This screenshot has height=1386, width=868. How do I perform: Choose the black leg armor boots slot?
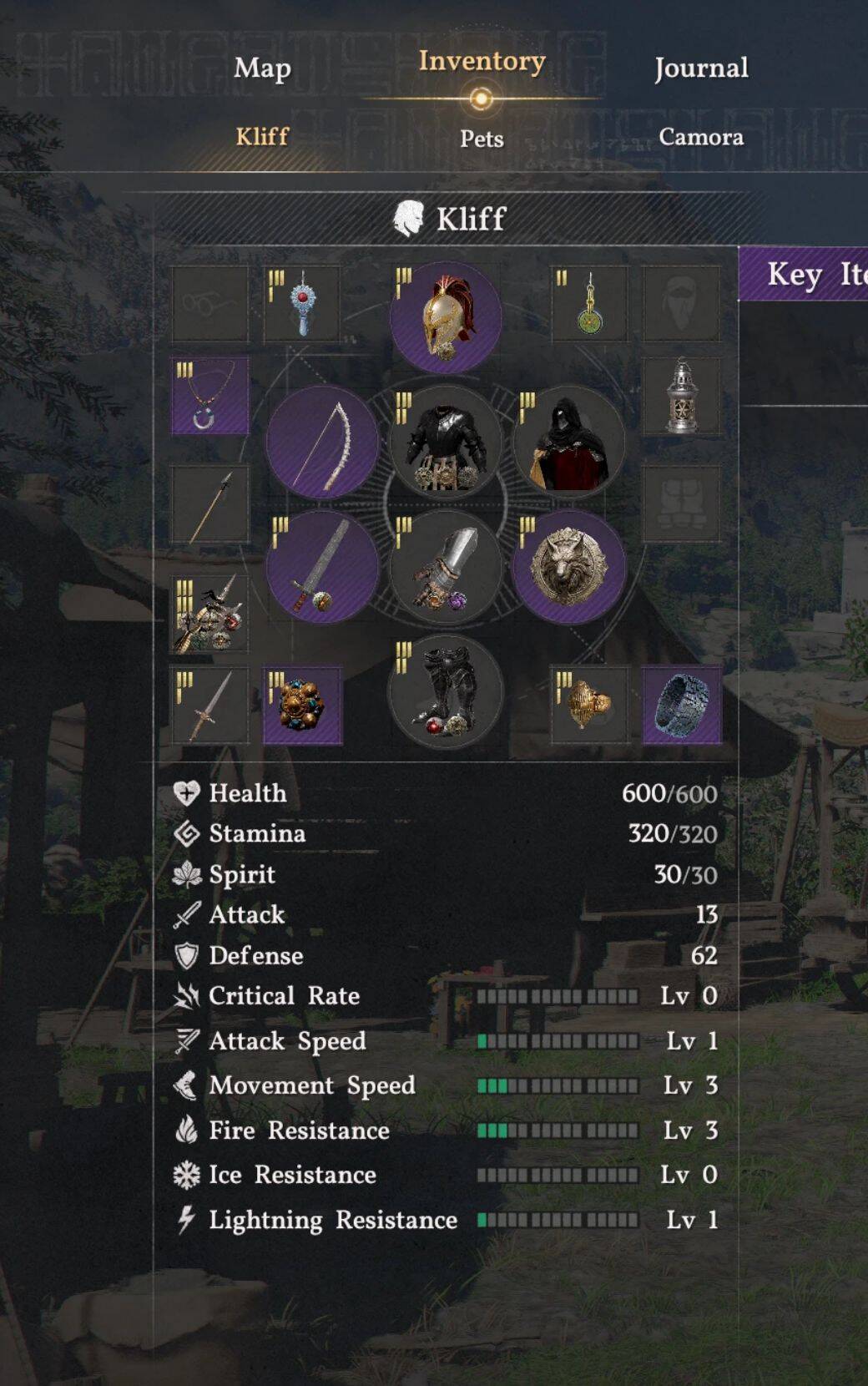[446, 691]
